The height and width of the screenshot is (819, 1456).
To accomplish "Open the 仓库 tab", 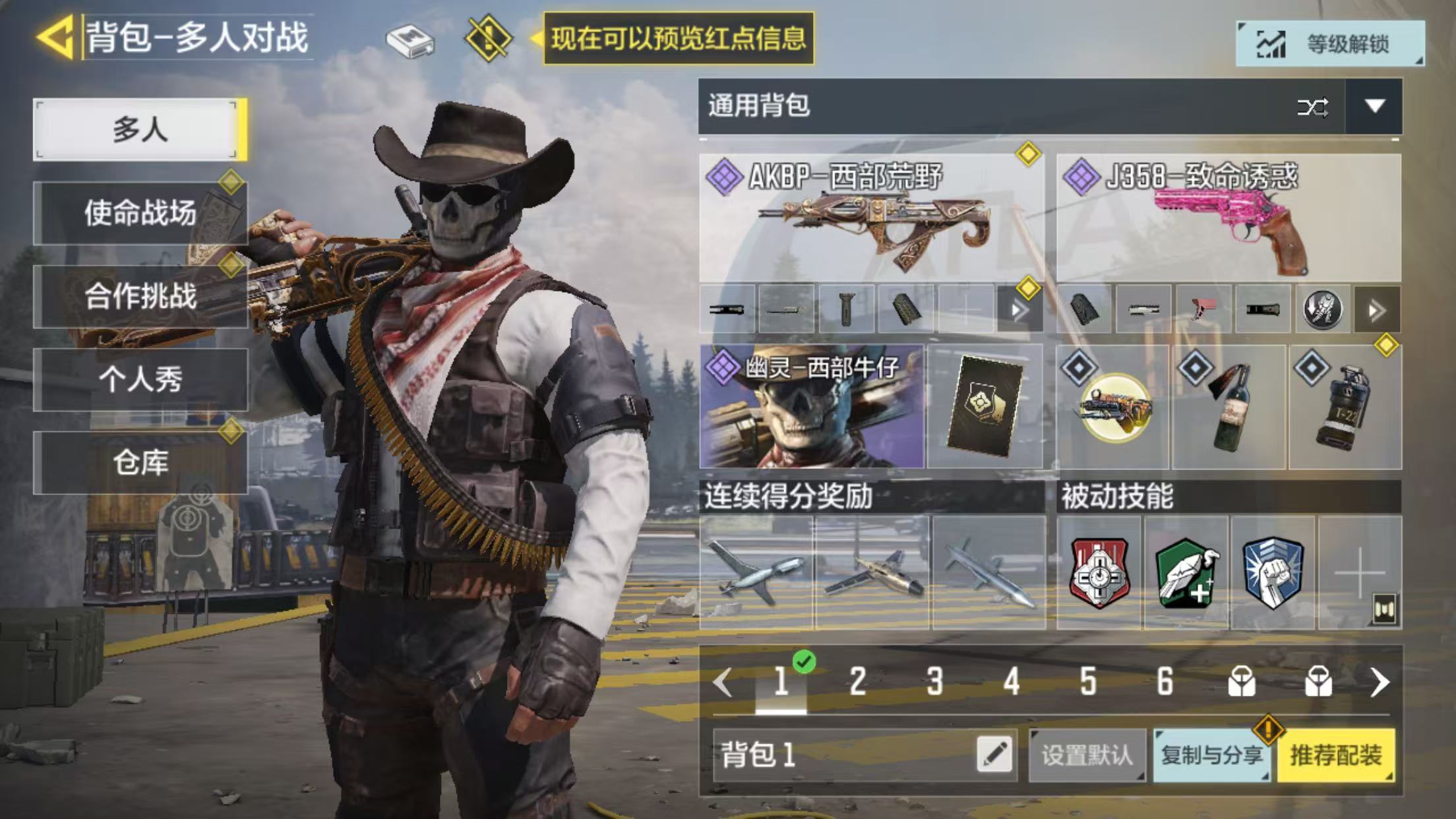I will click(140, 462).
